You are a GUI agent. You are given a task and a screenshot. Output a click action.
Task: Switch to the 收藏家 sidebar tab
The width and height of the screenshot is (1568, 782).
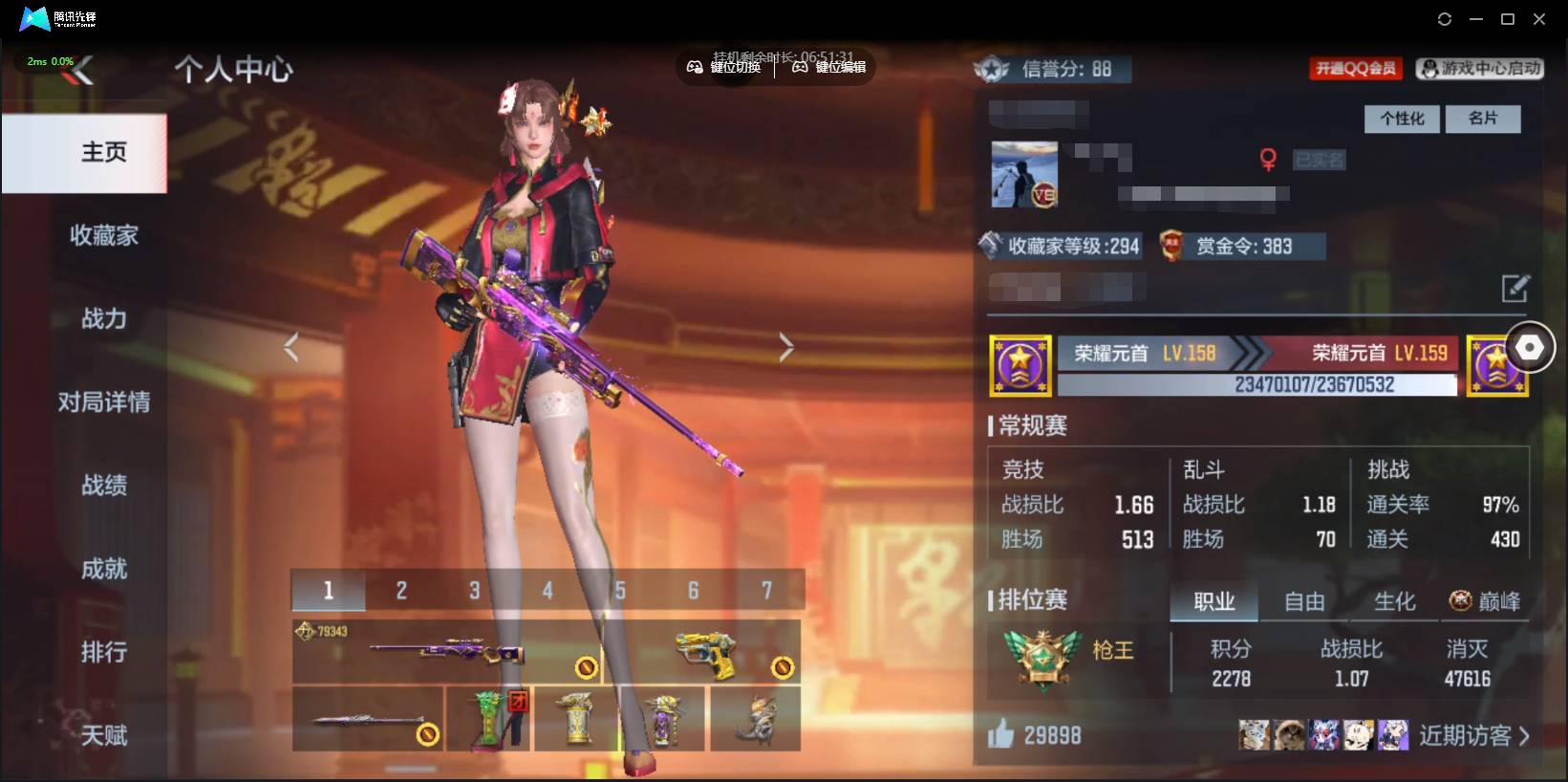pos(102,235)
